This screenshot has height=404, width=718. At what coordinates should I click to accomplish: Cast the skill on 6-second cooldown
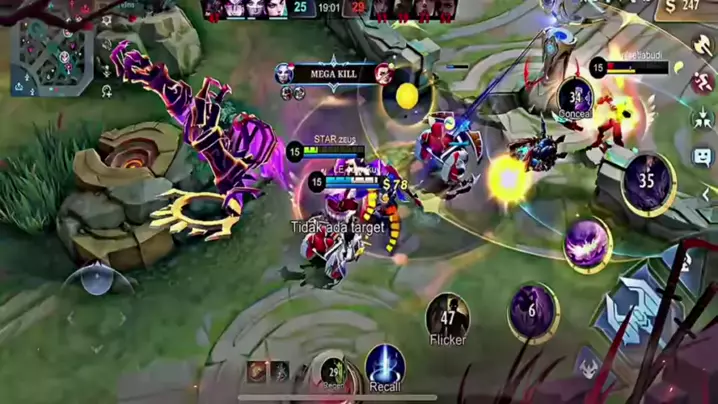click(x=533, y=312)
